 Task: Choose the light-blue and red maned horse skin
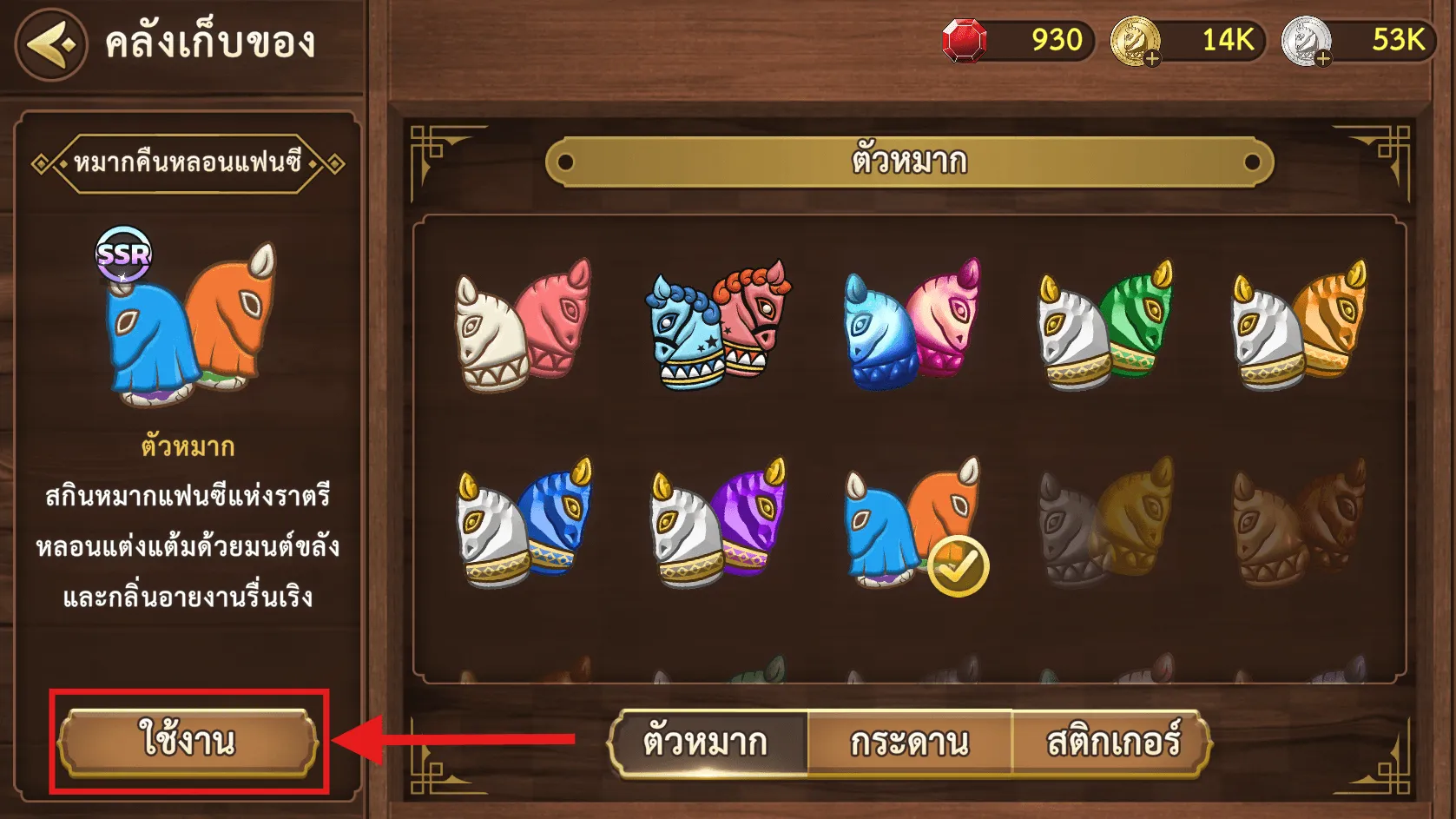click(x=717, y=325)
